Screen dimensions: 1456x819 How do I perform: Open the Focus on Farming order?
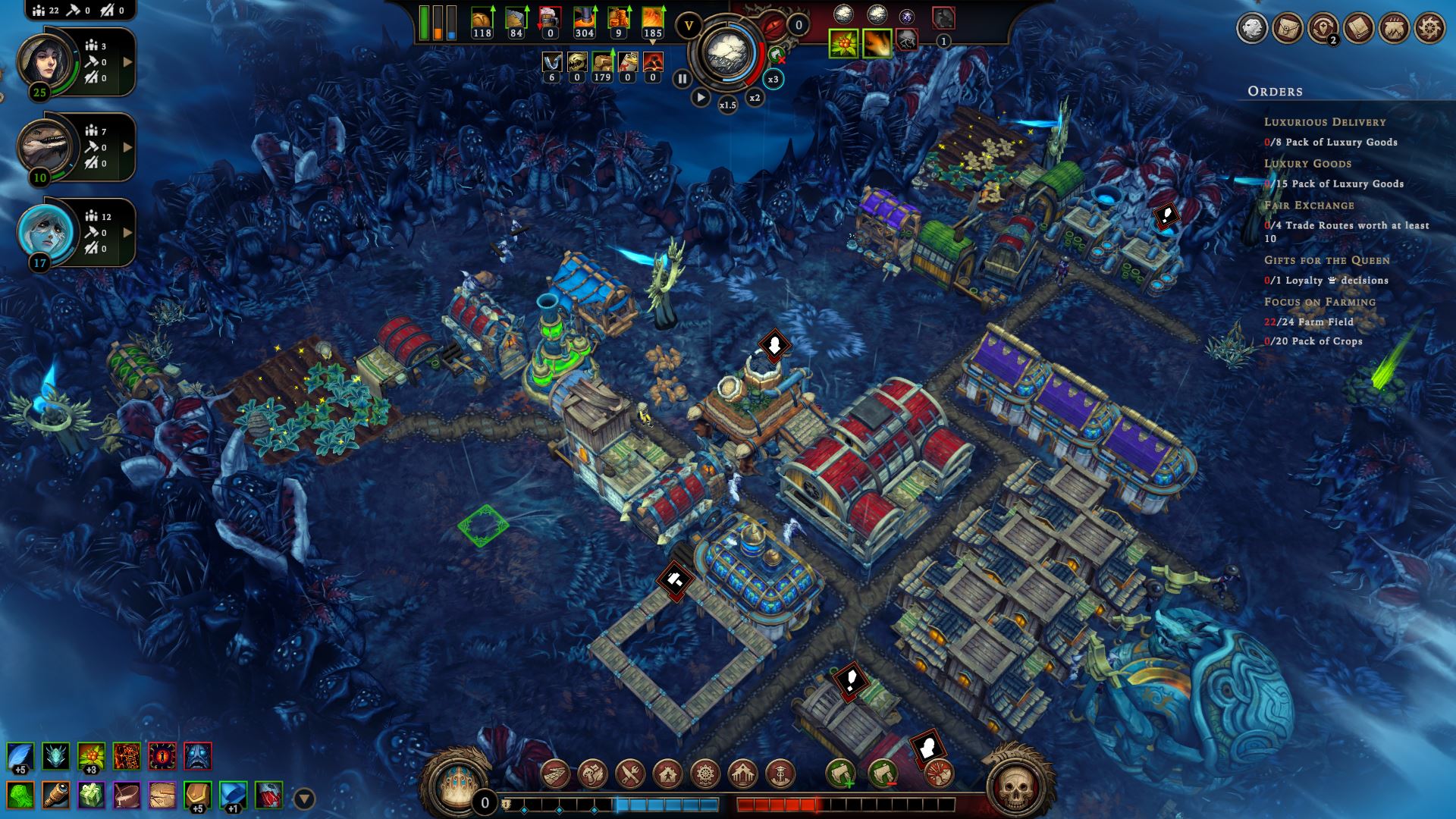pos(1319,302)
